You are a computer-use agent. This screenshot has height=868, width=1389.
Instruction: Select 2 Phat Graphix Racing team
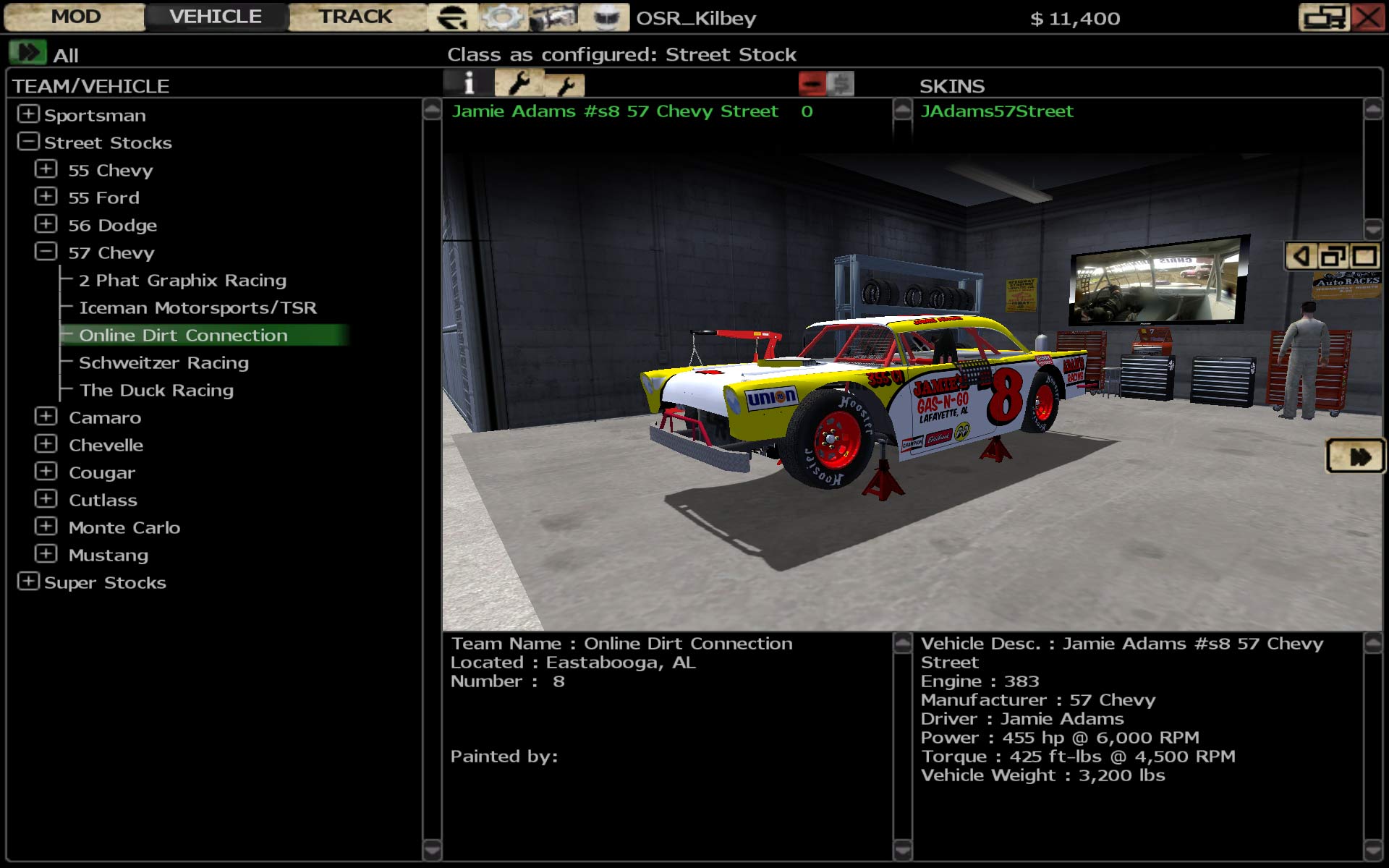pyautogui.click(x=182, y=280)
